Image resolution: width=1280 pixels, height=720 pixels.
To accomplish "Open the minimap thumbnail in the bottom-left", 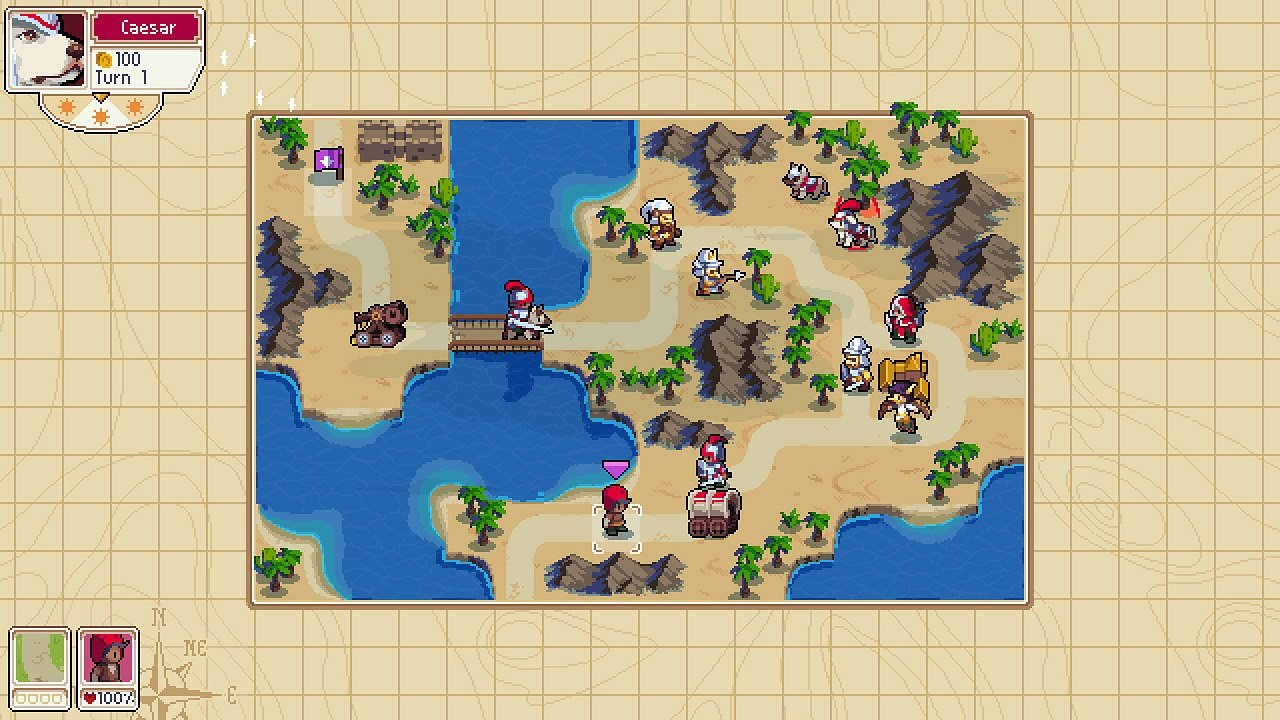I will 41,657.
